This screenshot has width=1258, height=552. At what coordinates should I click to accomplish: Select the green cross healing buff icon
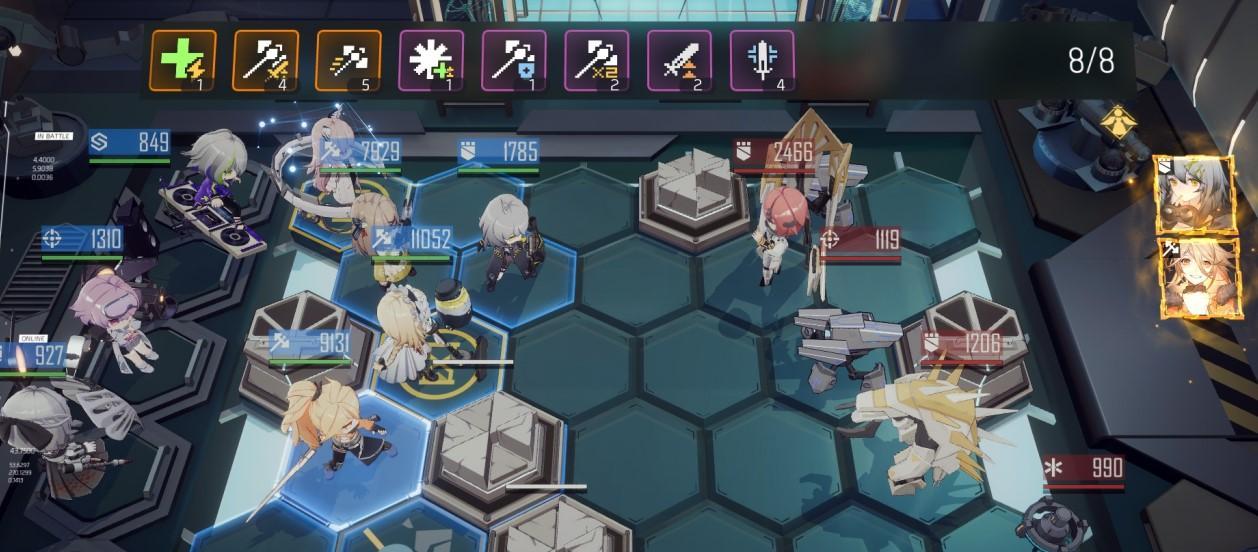[x=182, y=60]
